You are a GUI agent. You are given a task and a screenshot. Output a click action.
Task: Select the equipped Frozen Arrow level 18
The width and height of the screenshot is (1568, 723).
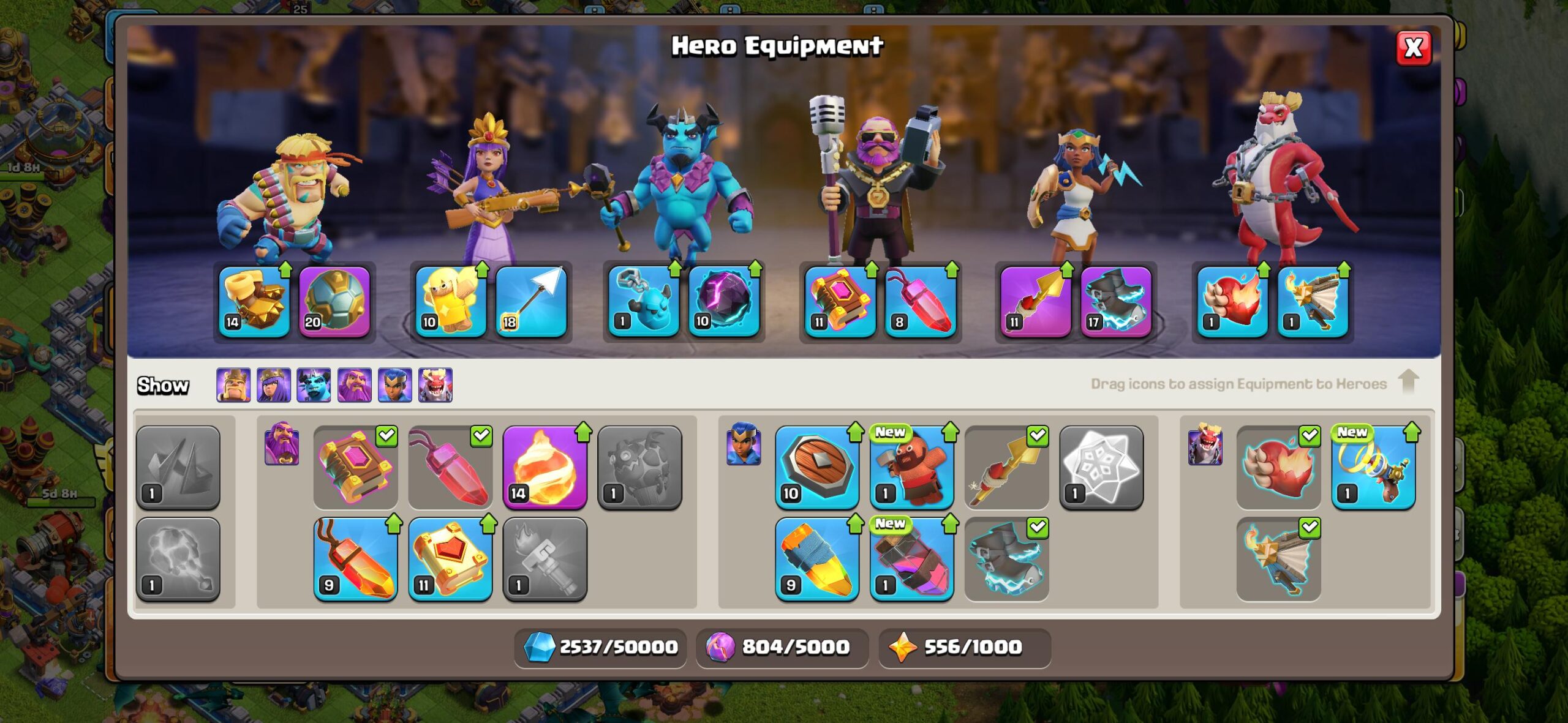pyautogui.click(x=531, y=301)
